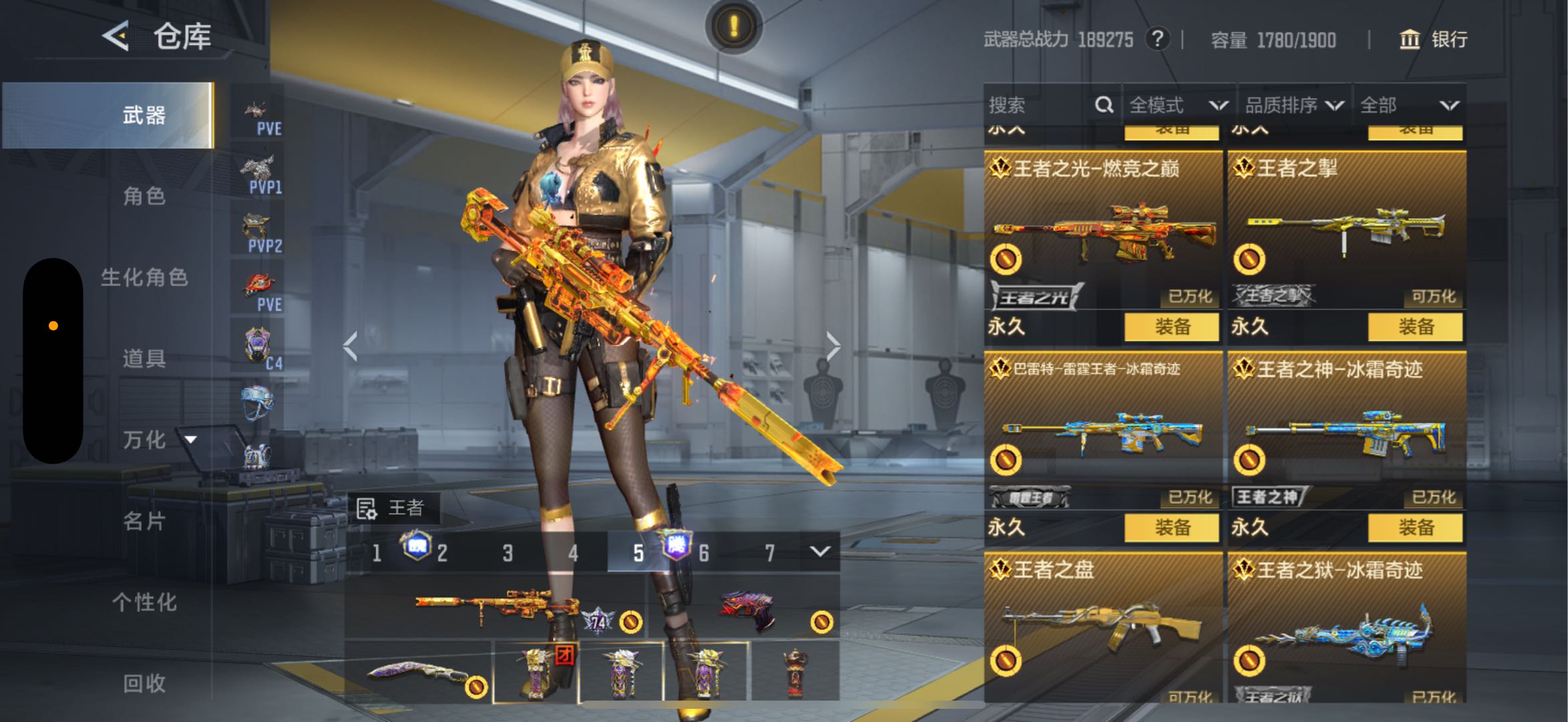Open the 银行 bank
The width and height of the screenshot is (1568, 722).
[1434, 39]
